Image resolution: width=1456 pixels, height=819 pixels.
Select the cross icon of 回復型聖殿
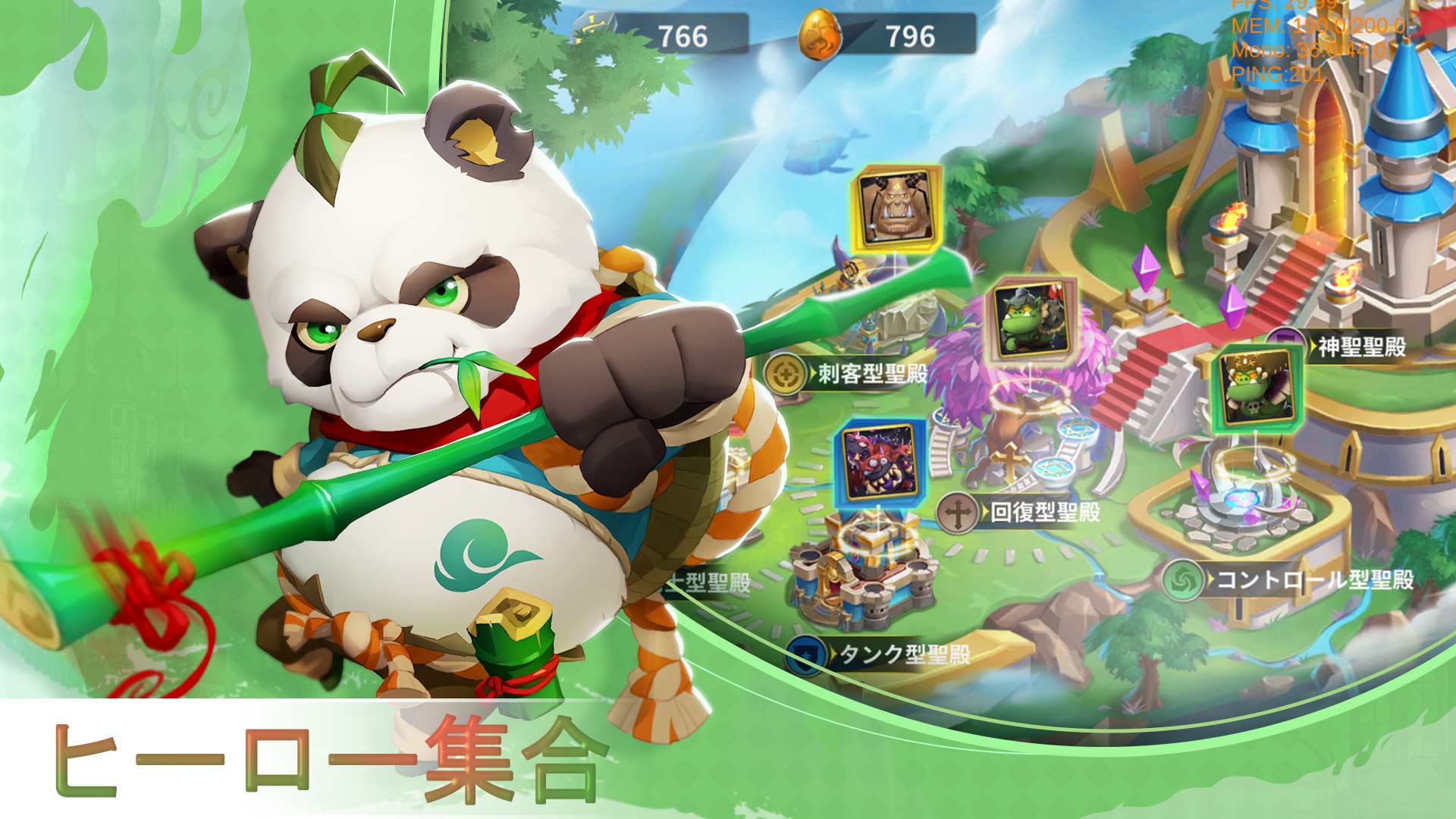[x=959, y=512]
